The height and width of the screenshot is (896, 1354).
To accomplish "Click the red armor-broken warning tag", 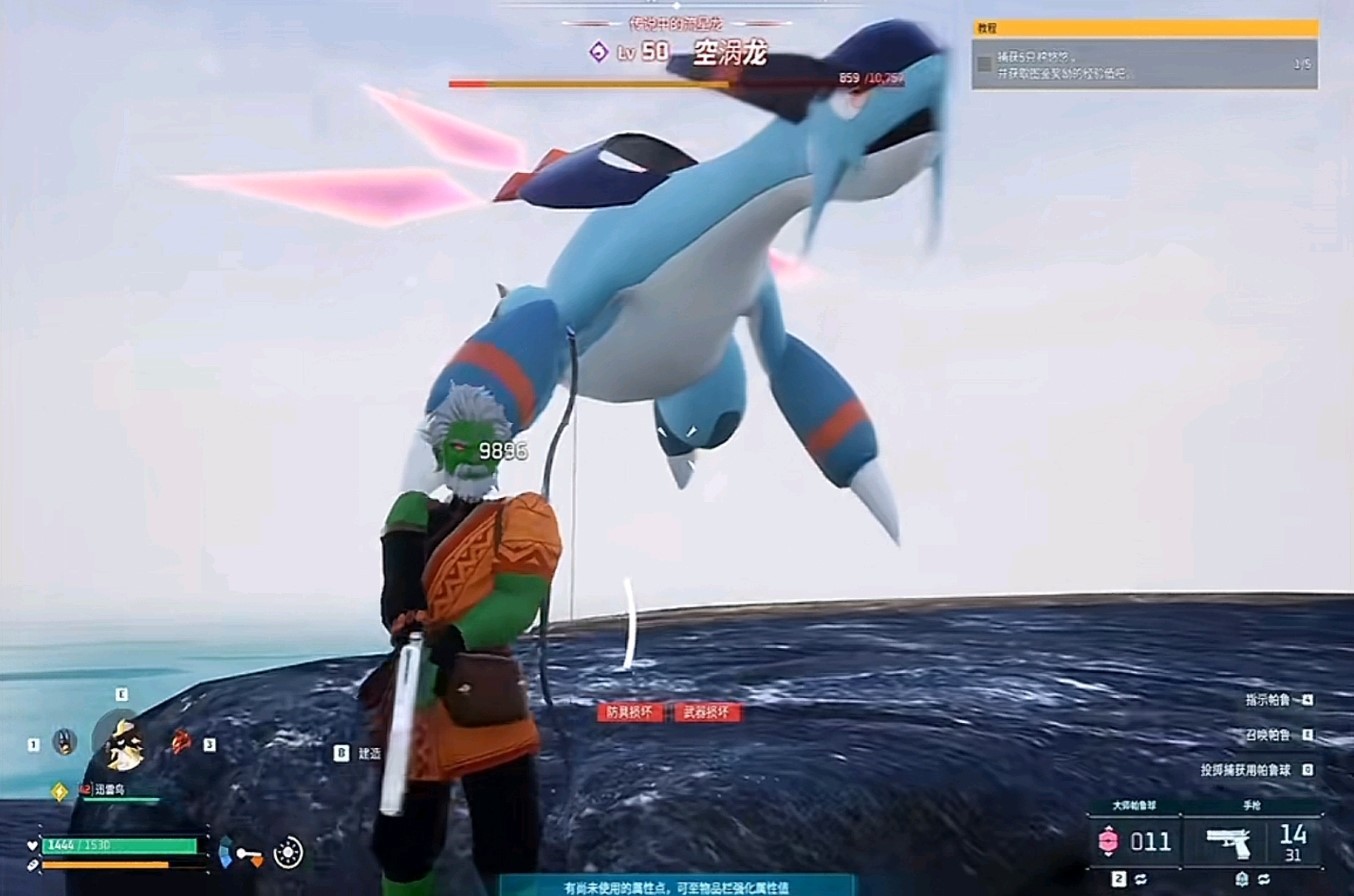I will [x=630, y=712].
